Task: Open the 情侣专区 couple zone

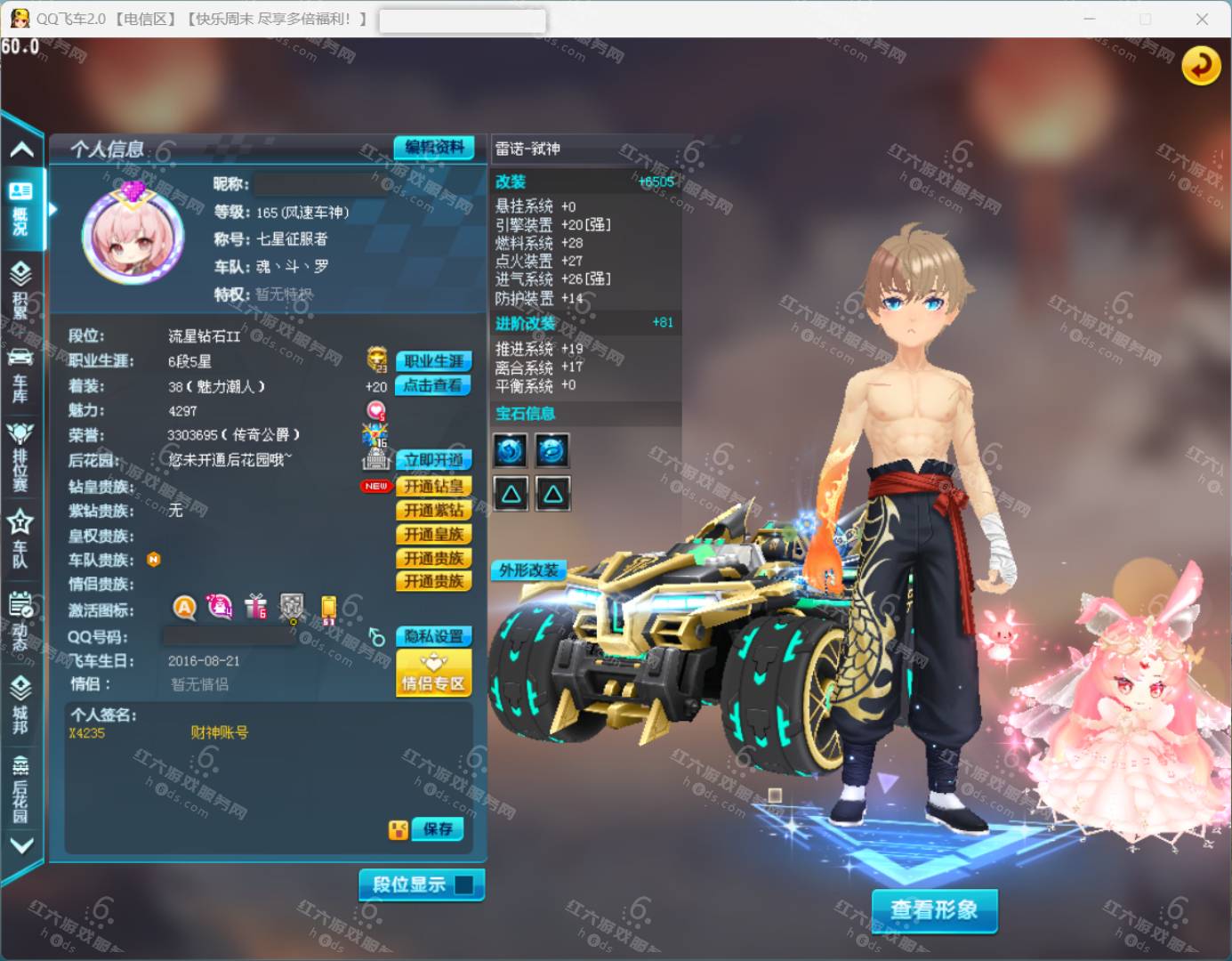Action: [x=433, y=673]
